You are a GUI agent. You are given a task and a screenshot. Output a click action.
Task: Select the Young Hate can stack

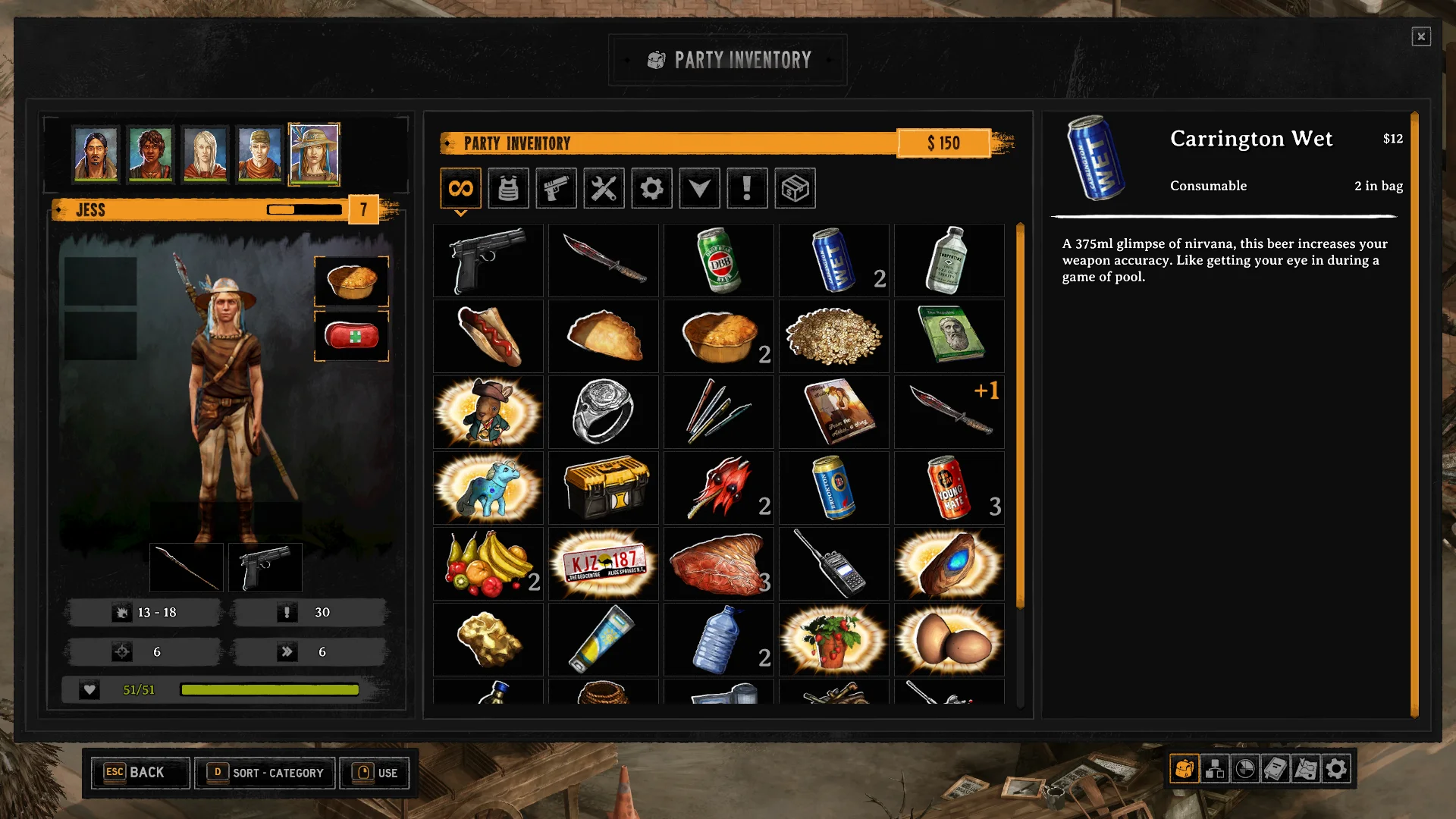949,488
